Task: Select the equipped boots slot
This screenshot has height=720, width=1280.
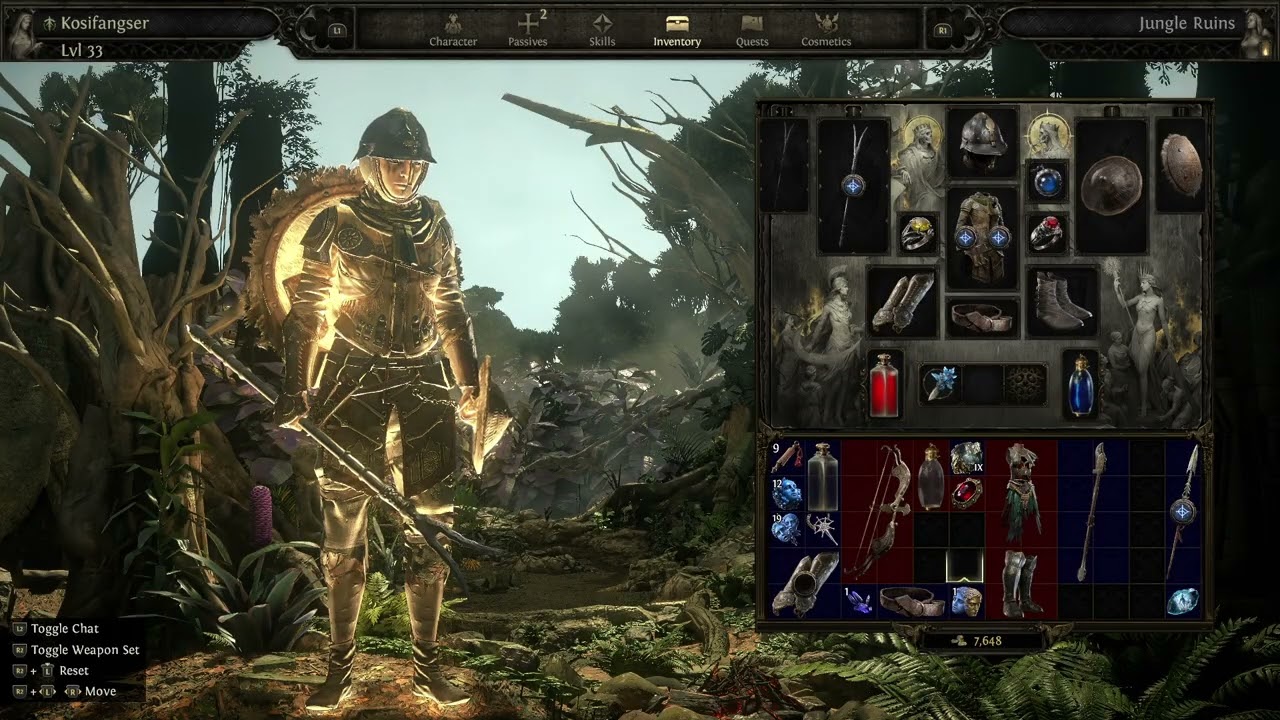Action: pyautogui.click(x=1061, y=301)
